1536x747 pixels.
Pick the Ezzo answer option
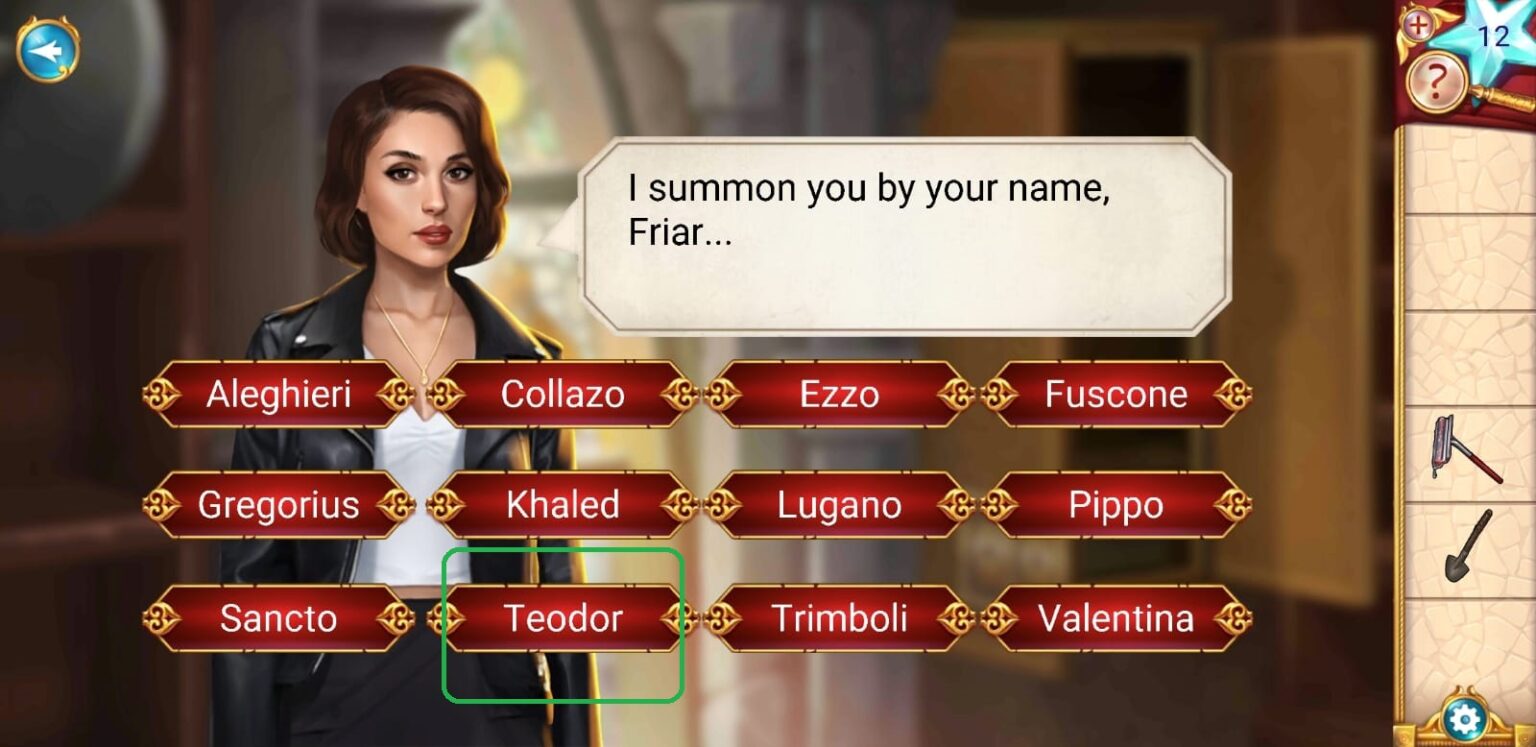click(839, 394)
